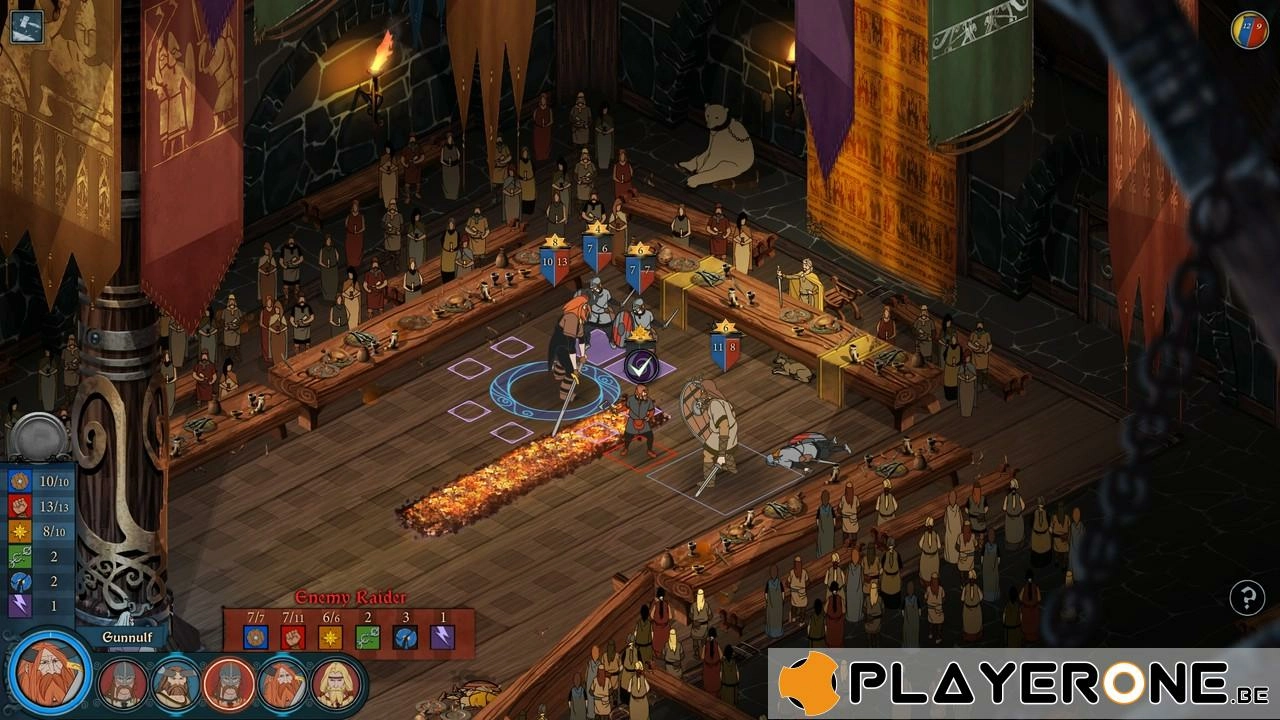Select the orange-ringed helmeted raider portrait

coord(229,684)
